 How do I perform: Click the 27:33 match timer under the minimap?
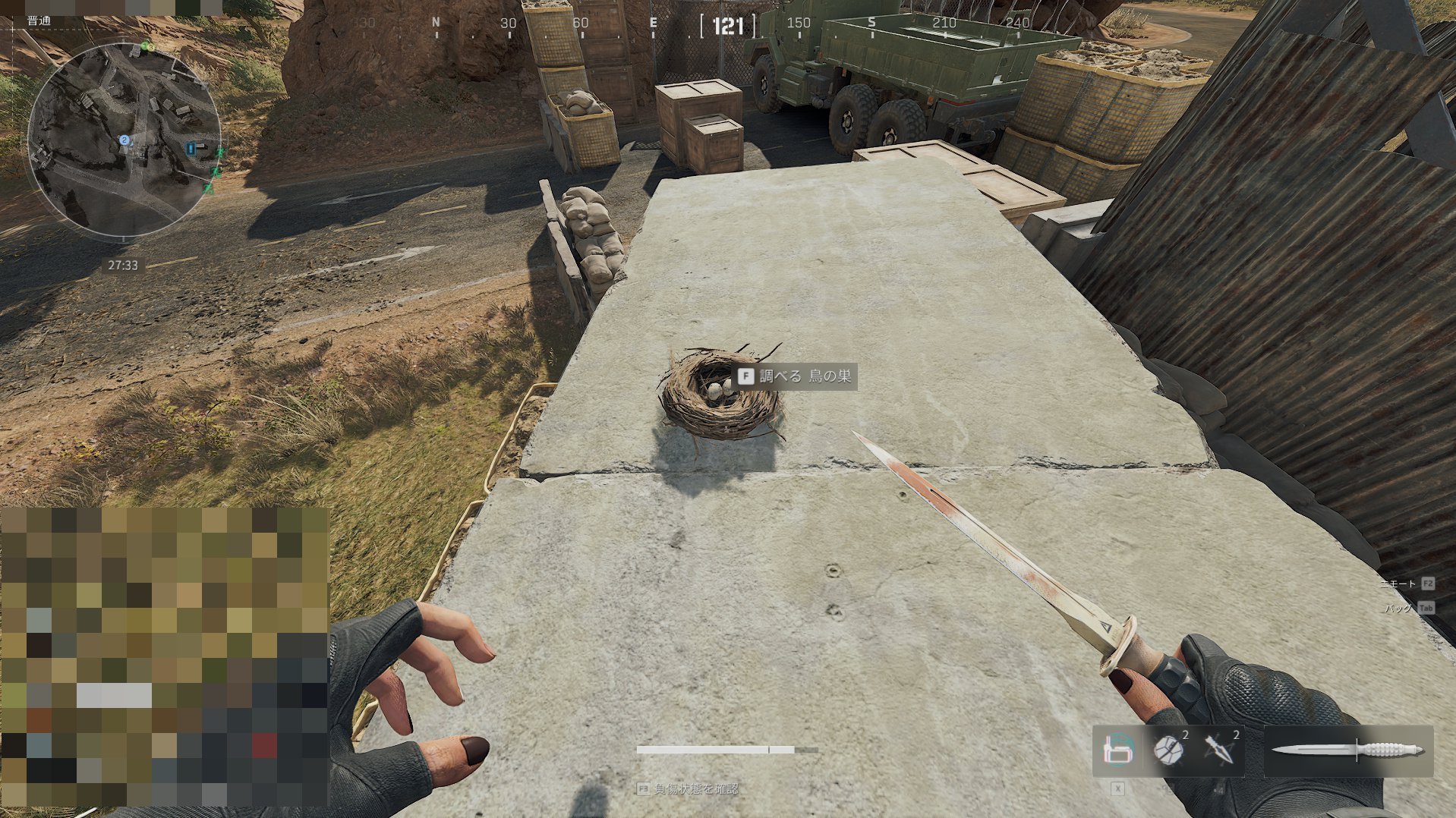click(123, 263)
